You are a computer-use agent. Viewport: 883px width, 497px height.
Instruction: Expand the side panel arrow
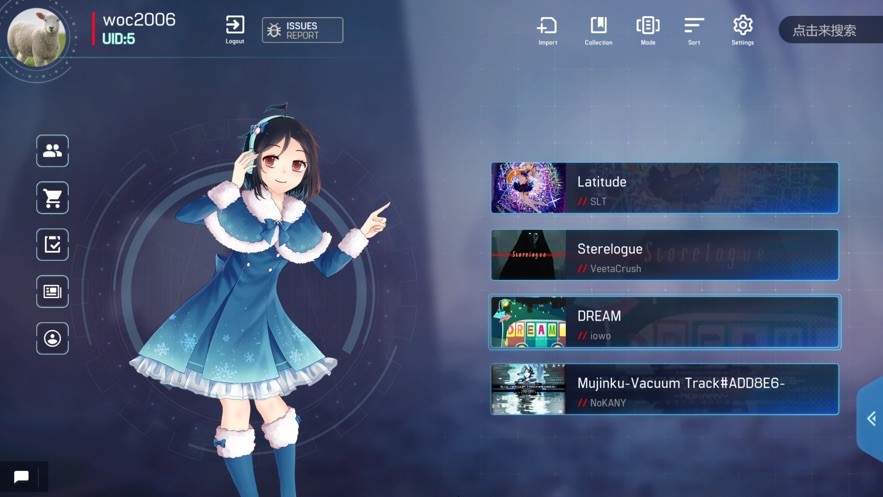(x=871, y=419)
